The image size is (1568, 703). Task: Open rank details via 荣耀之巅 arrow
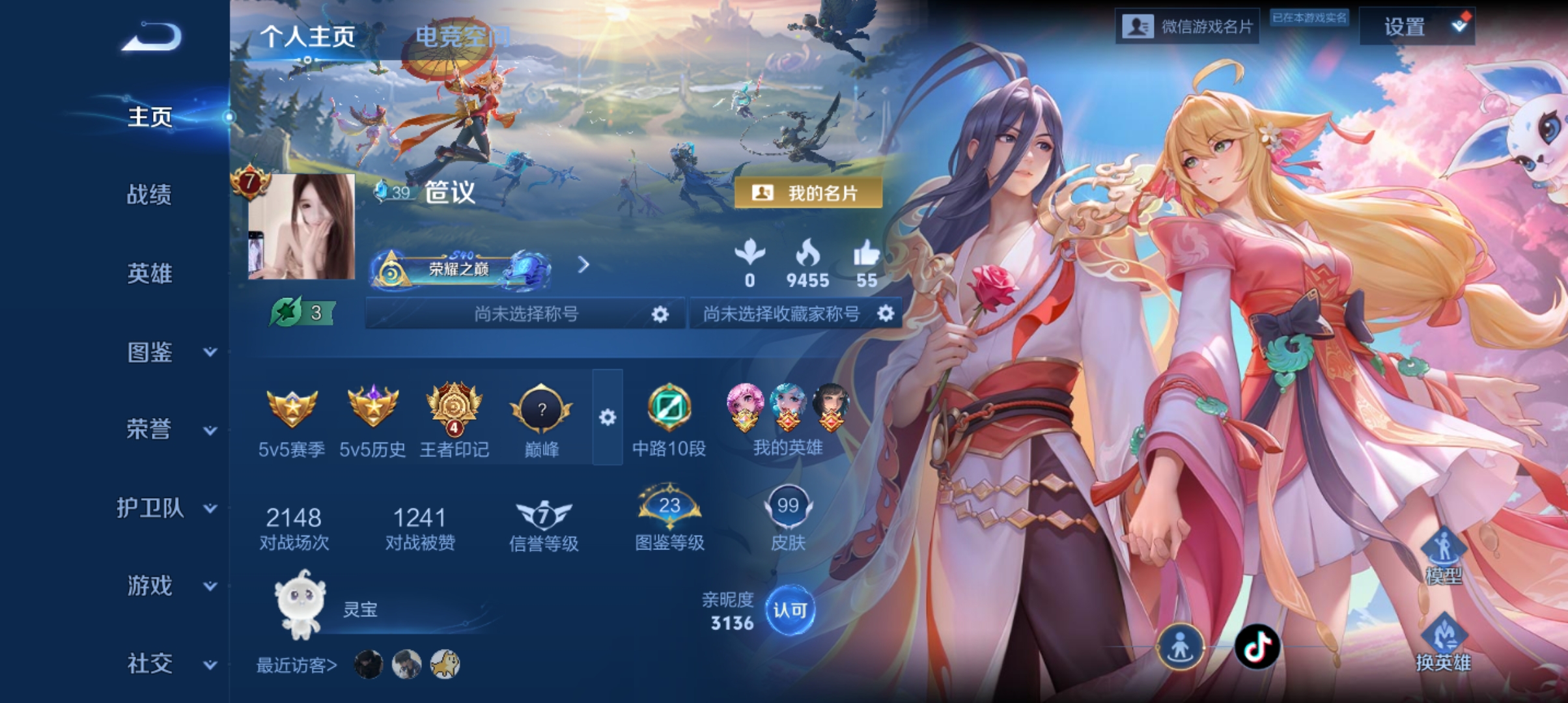(584, 266)
